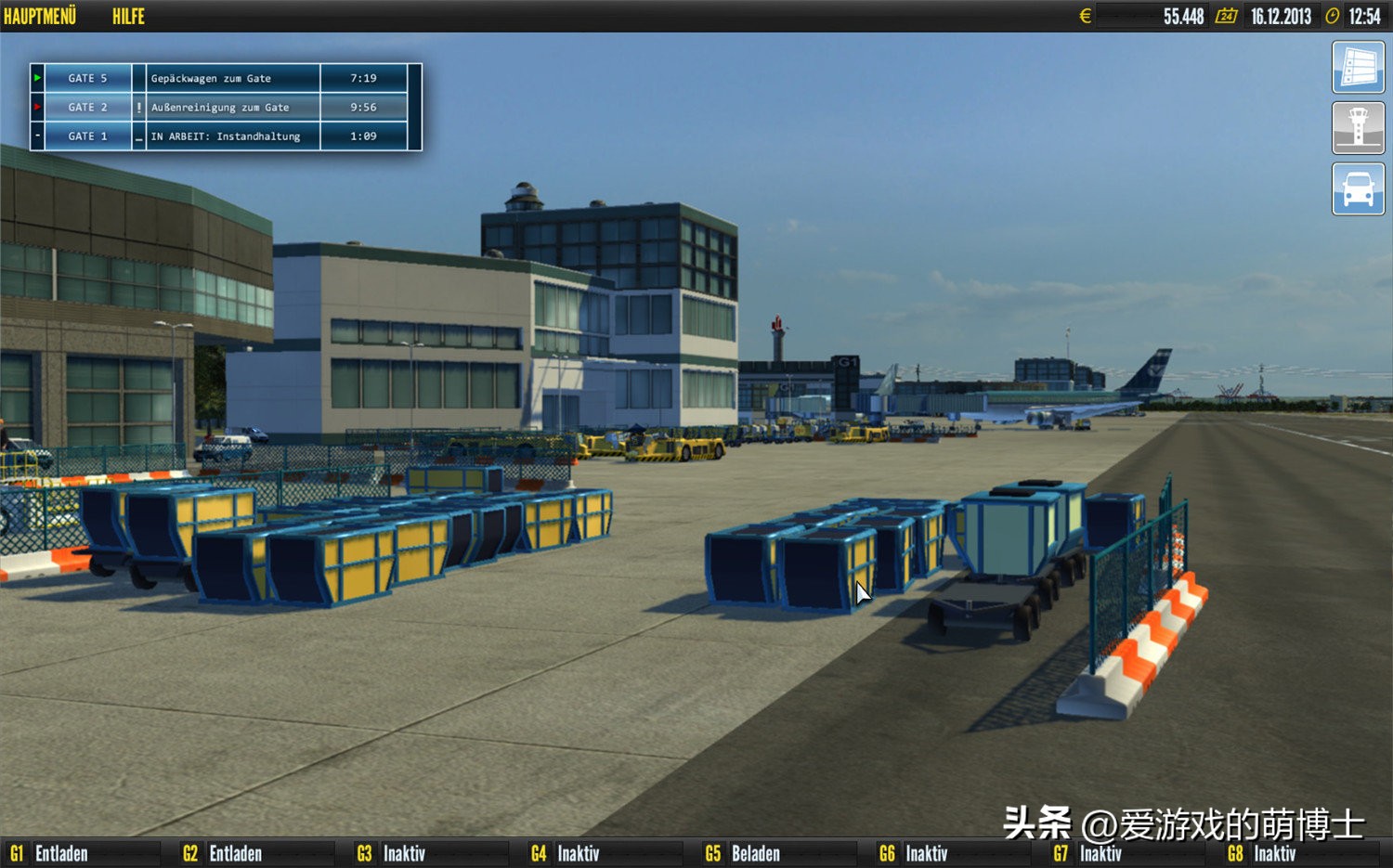Toggle the dash marker beside GATE 1
Viewport: 1393px width, 868px height.
click(x=36, y=136)
